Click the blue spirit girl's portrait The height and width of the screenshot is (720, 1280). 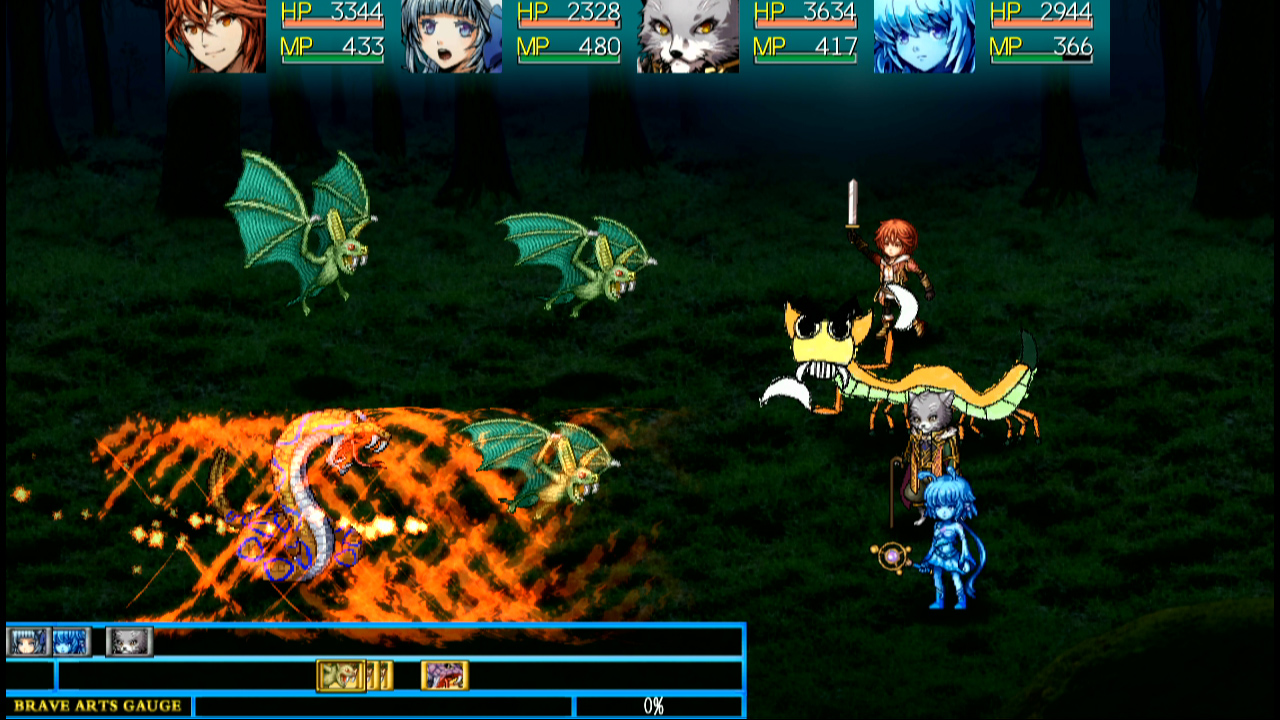(x=922, y=38)
